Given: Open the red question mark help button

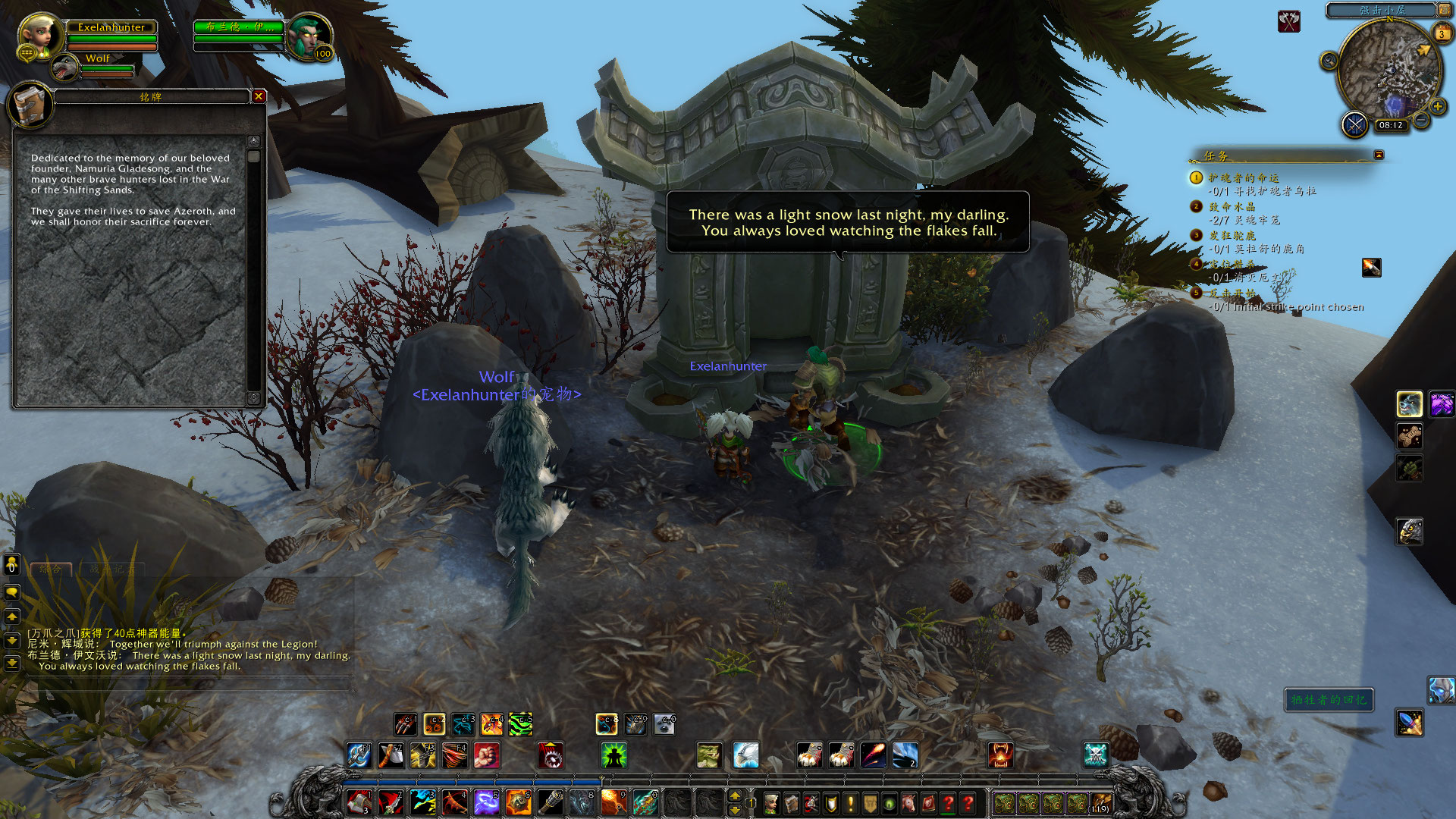Looking at the screenshot, I should click(968, 803).
